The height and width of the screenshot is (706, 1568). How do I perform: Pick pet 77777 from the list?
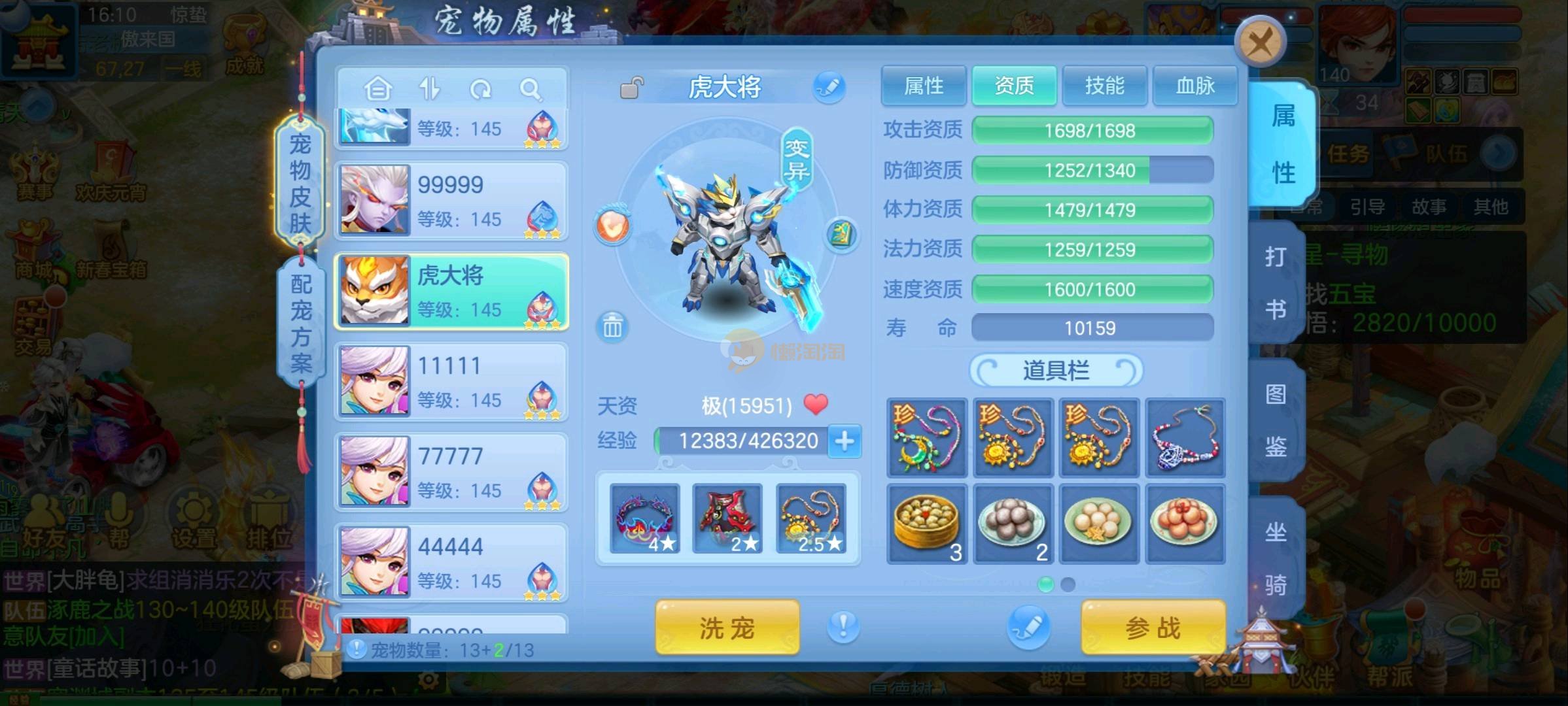(x=451, y=472)
